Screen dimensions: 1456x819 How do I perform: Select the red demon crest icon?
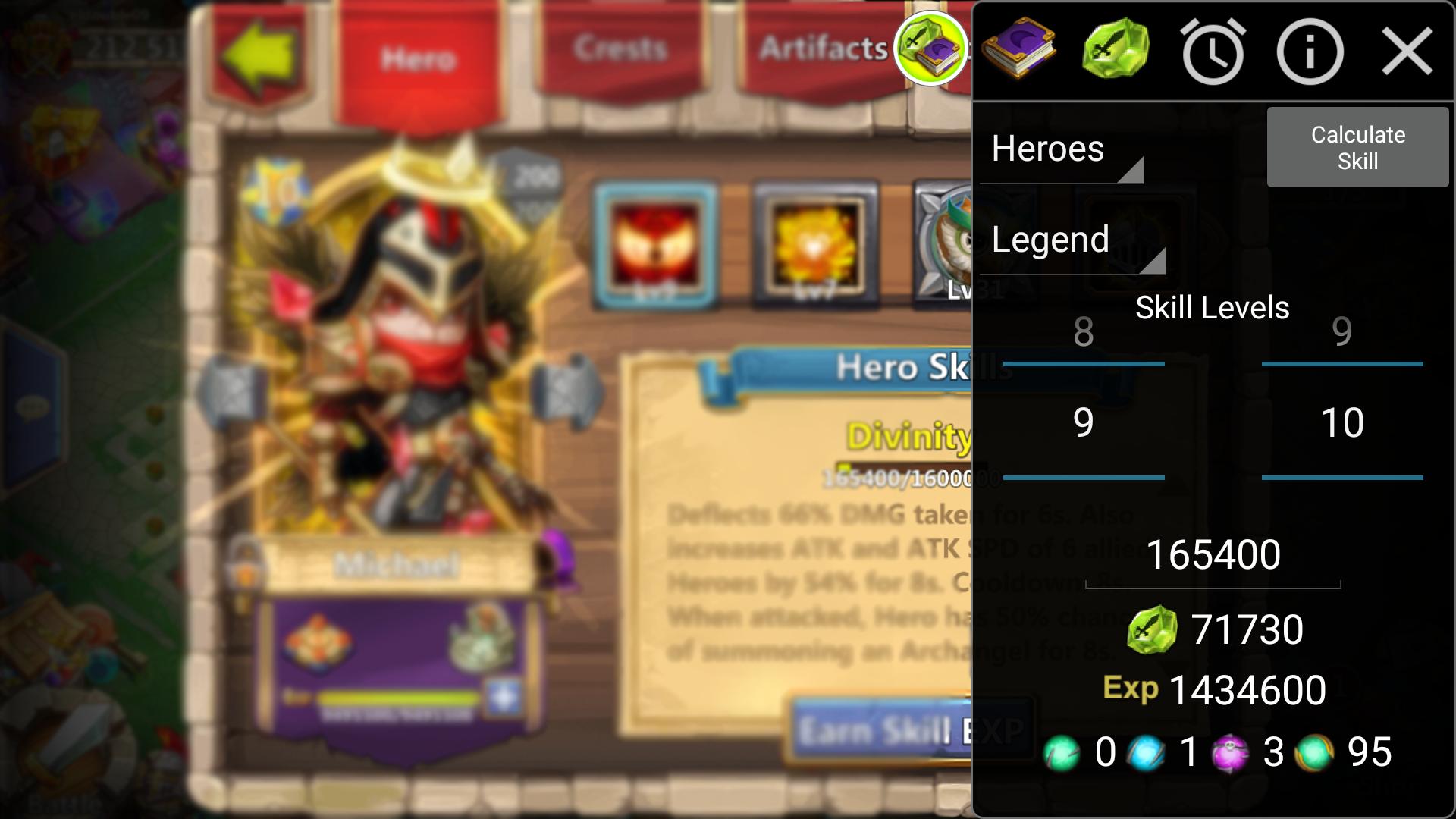(654, 246)
